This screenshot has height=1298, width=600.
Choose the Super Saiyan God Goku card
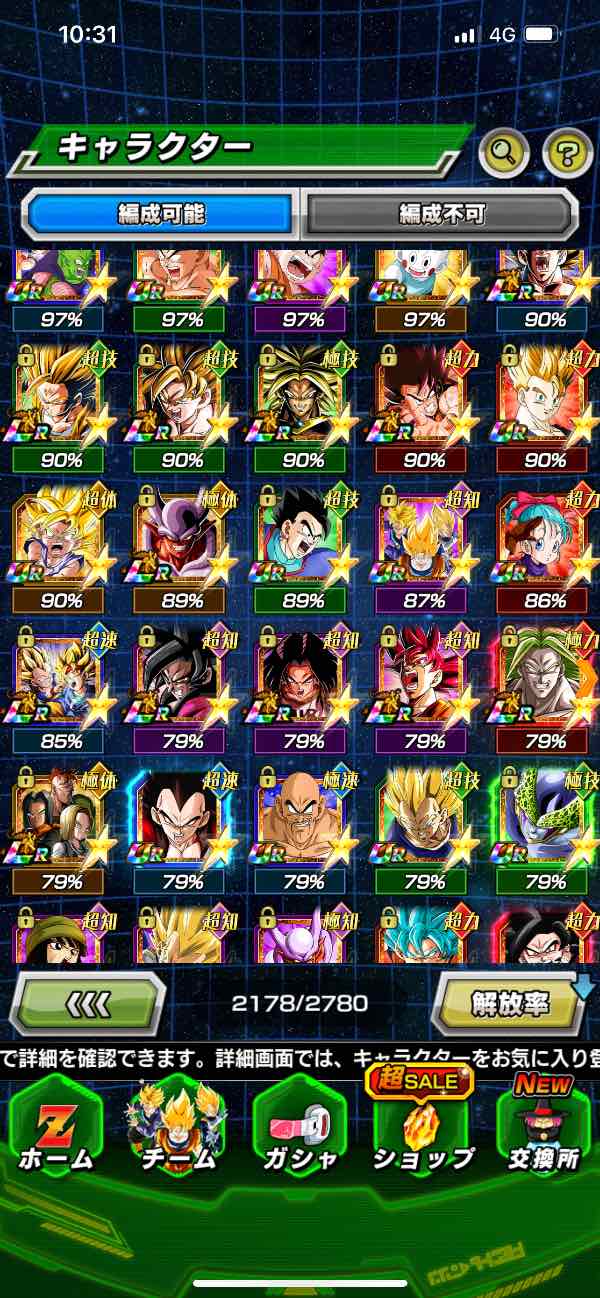(424, 680)
